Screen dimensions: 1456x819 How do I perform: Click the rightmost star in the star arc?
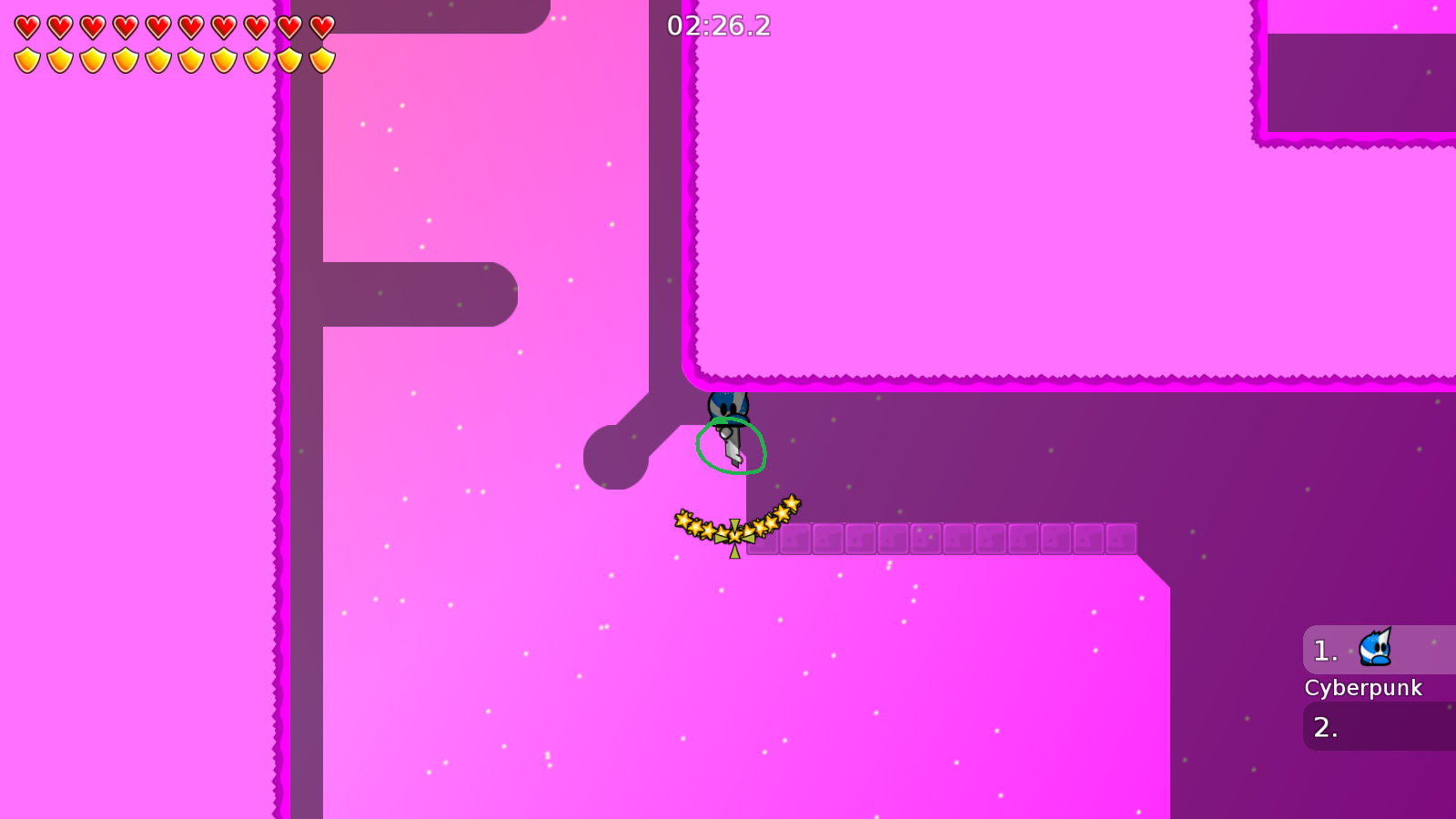click(791, 503)
